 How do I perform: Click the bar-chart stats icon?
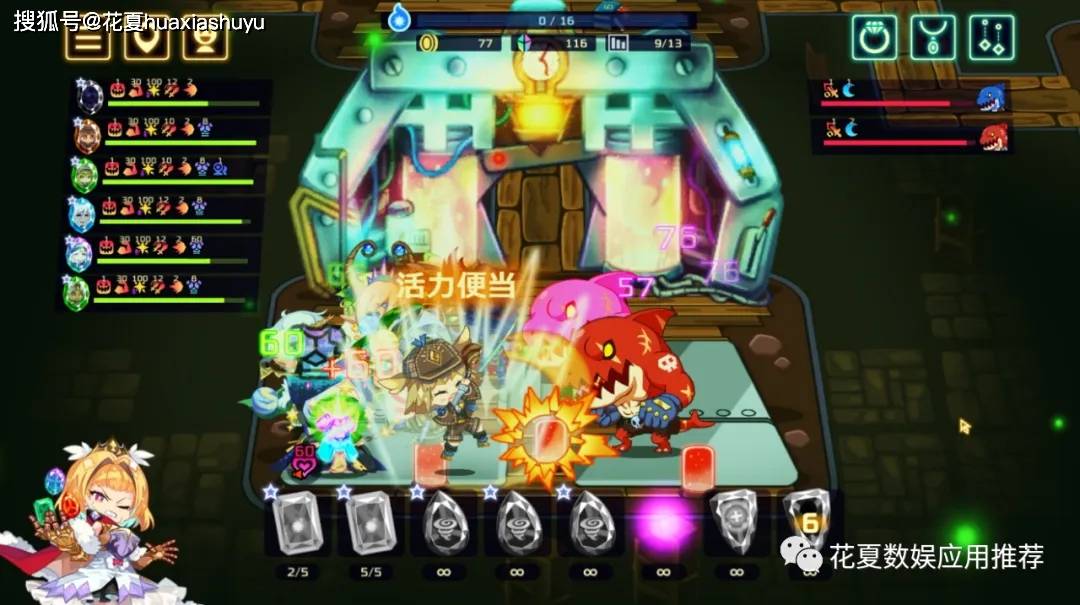point(618,43)
